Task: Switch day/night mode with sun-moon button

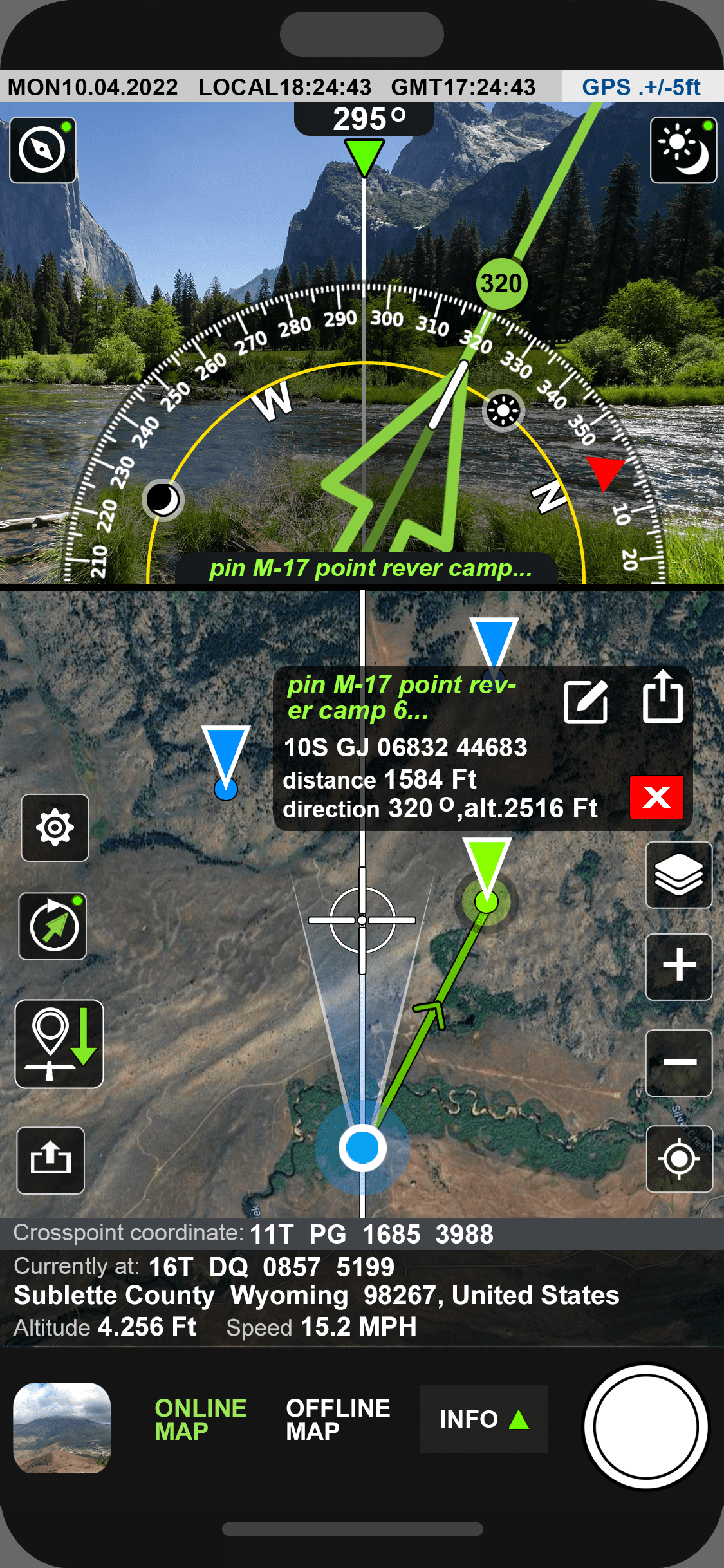Action: (683, 150)
